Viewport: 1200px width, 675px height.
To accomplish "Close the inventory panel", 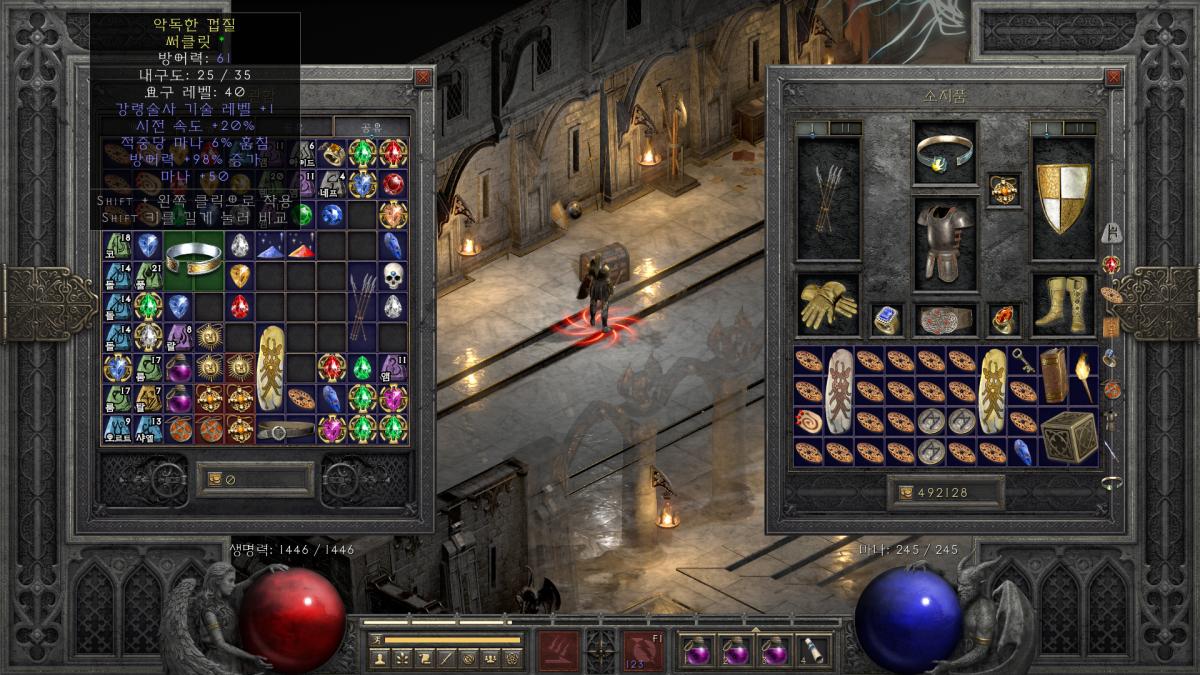I will (x=1113, y=77).
